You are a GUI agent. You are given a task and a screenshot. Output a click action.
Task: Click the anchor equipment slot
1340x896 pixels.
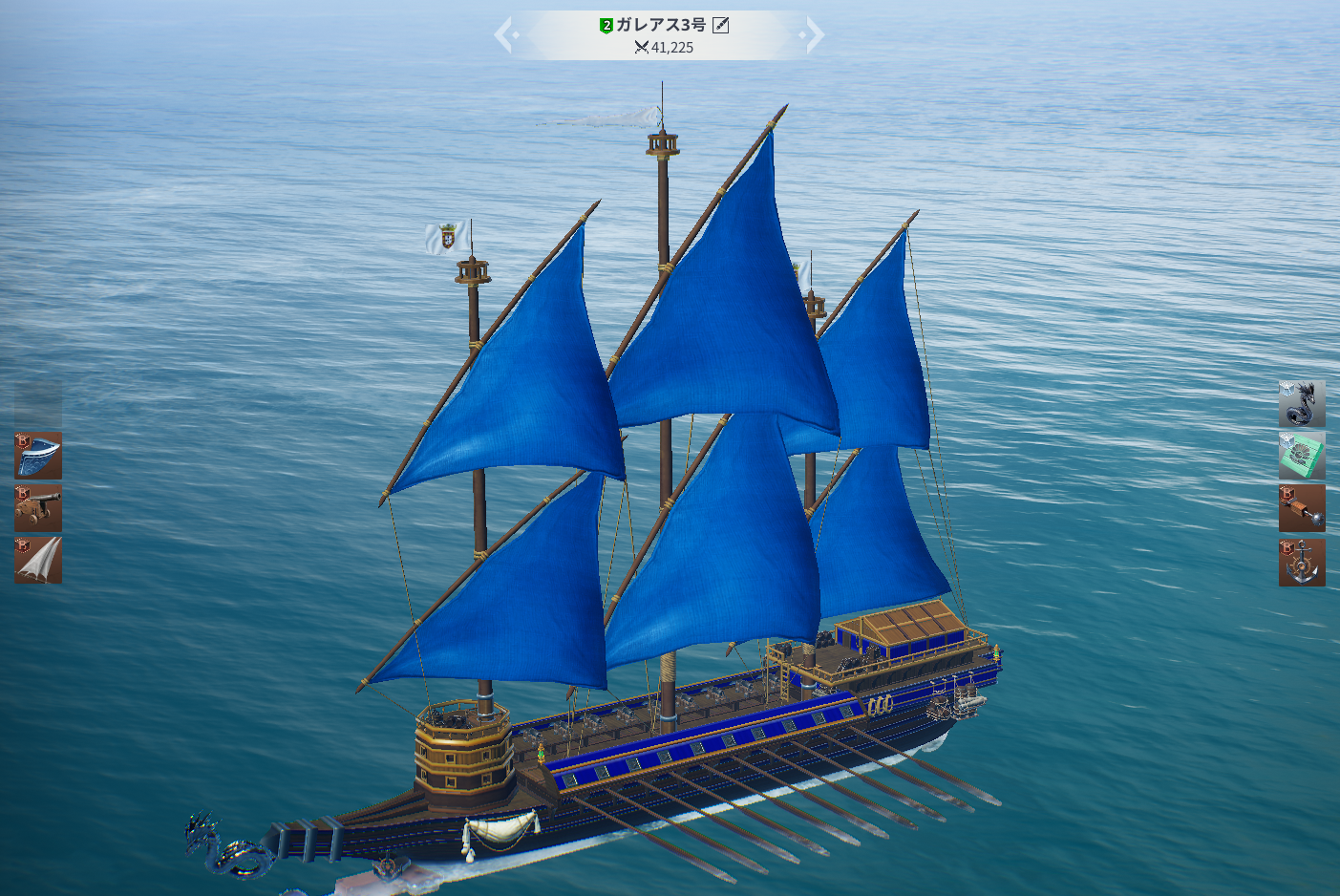pyautogui.click(x=1302, y=562)
